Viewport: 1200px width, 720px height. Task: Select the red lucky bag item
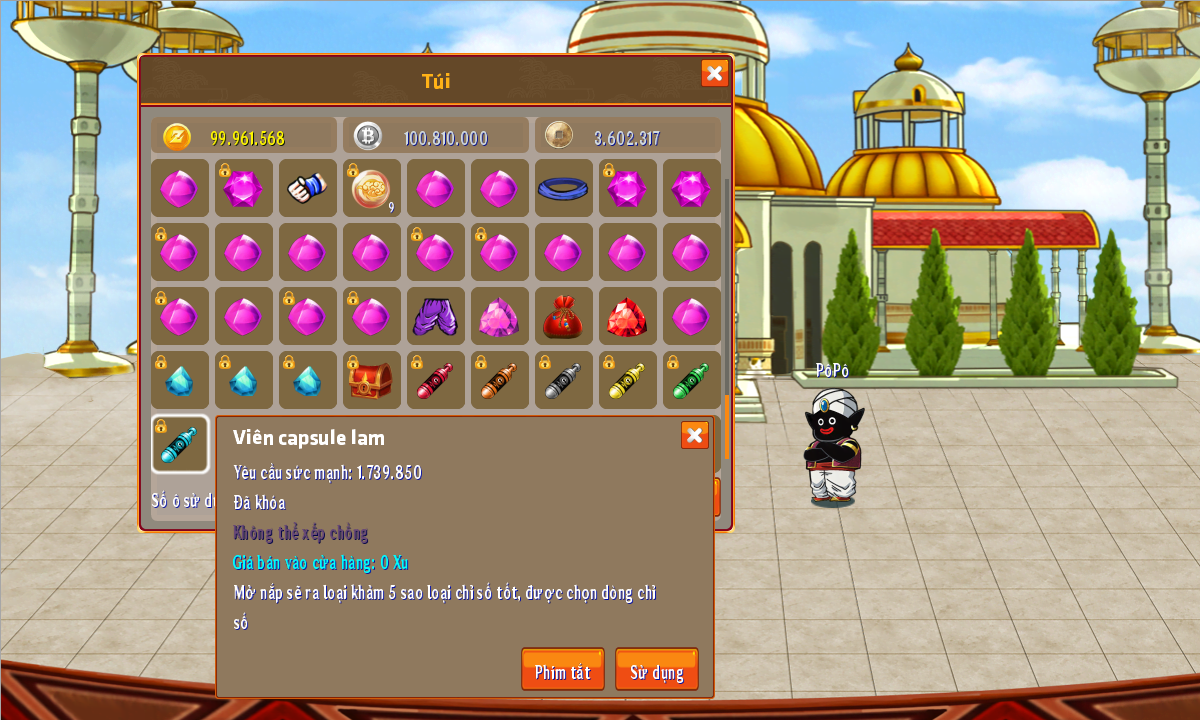tap(563, 316)
